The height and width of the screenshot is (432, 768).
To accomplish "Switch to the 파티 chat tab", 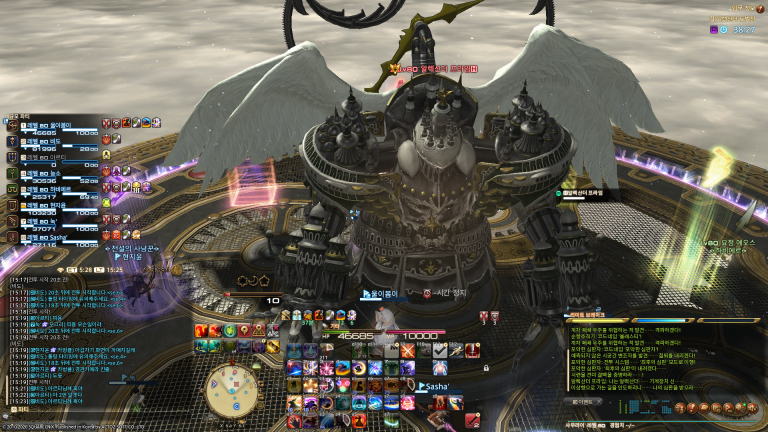I will (20, 409).
